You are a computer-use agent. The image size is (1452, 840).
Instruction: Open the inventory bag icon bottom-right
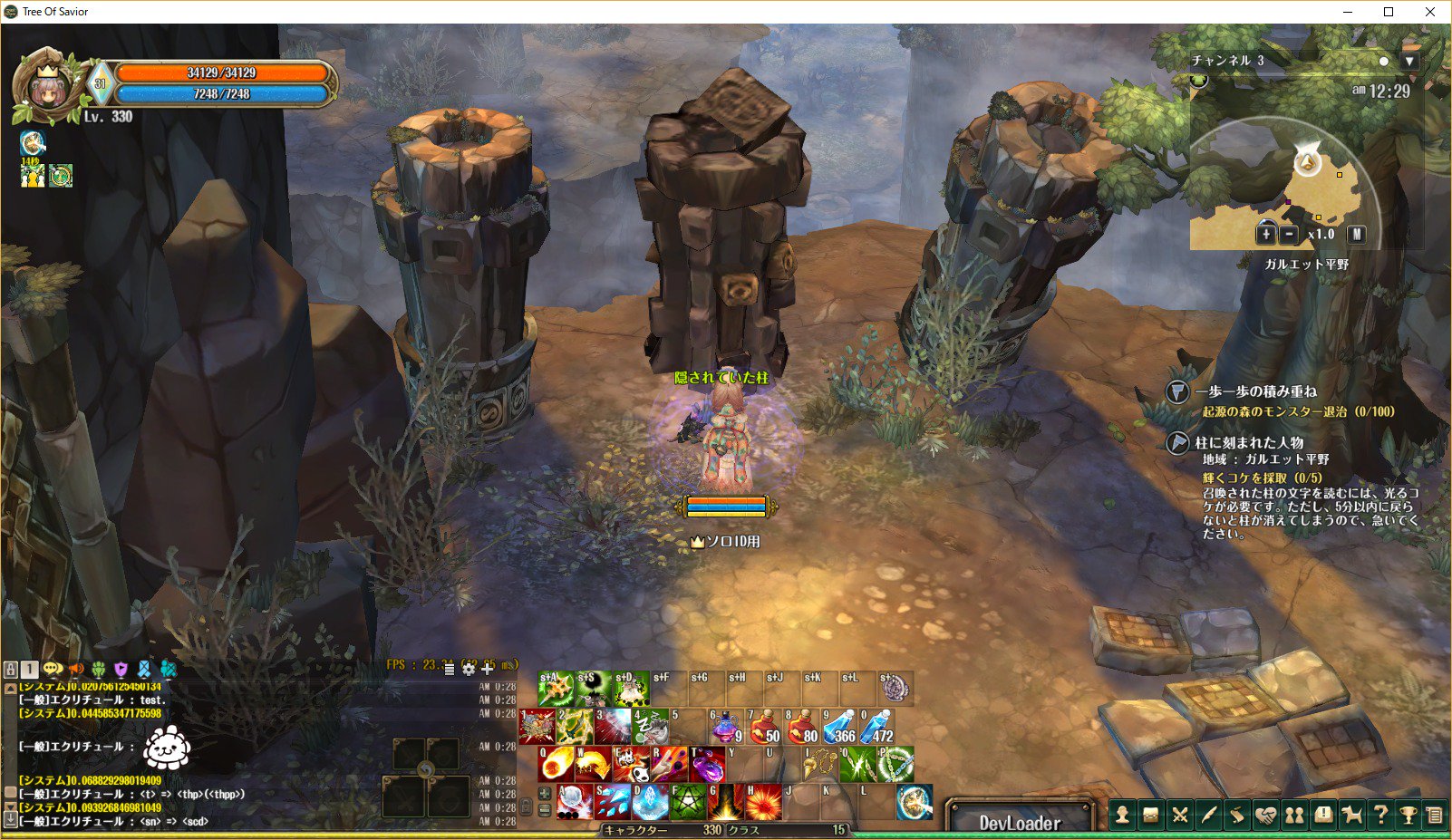(1150, 815)
